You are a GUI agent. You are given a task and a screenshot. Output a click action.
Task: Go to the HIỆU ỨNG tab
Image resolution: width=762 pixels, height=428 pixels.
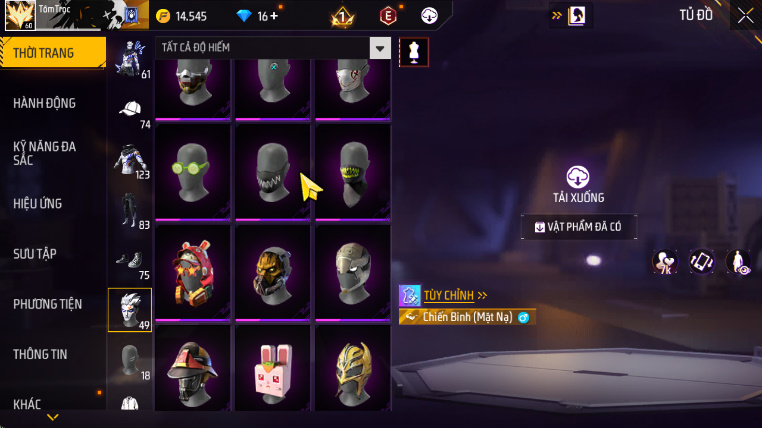pyautogui.click(x=38, y=203)
